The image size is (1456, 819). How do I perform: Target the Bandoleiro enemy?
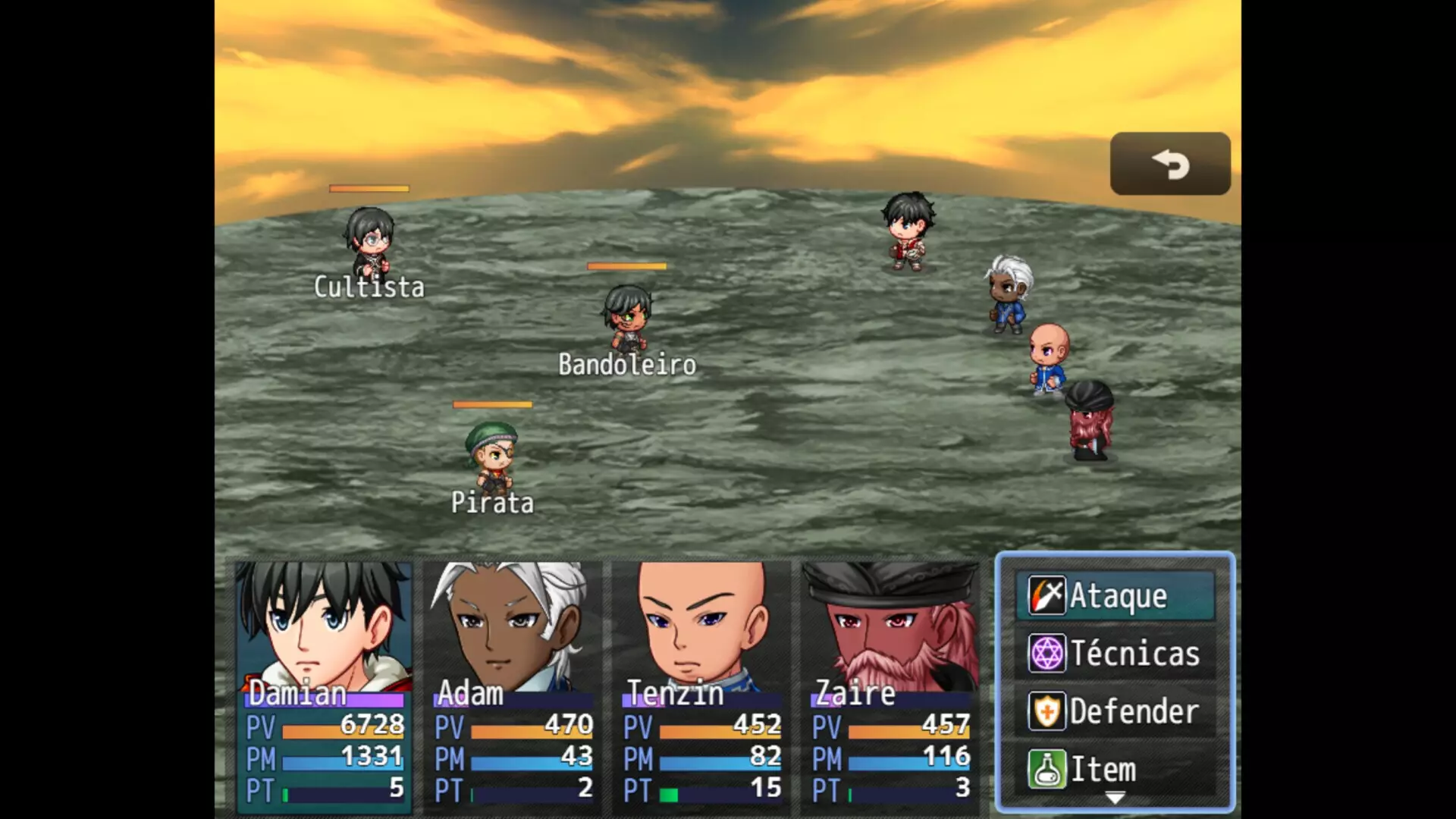coord(627,318)
